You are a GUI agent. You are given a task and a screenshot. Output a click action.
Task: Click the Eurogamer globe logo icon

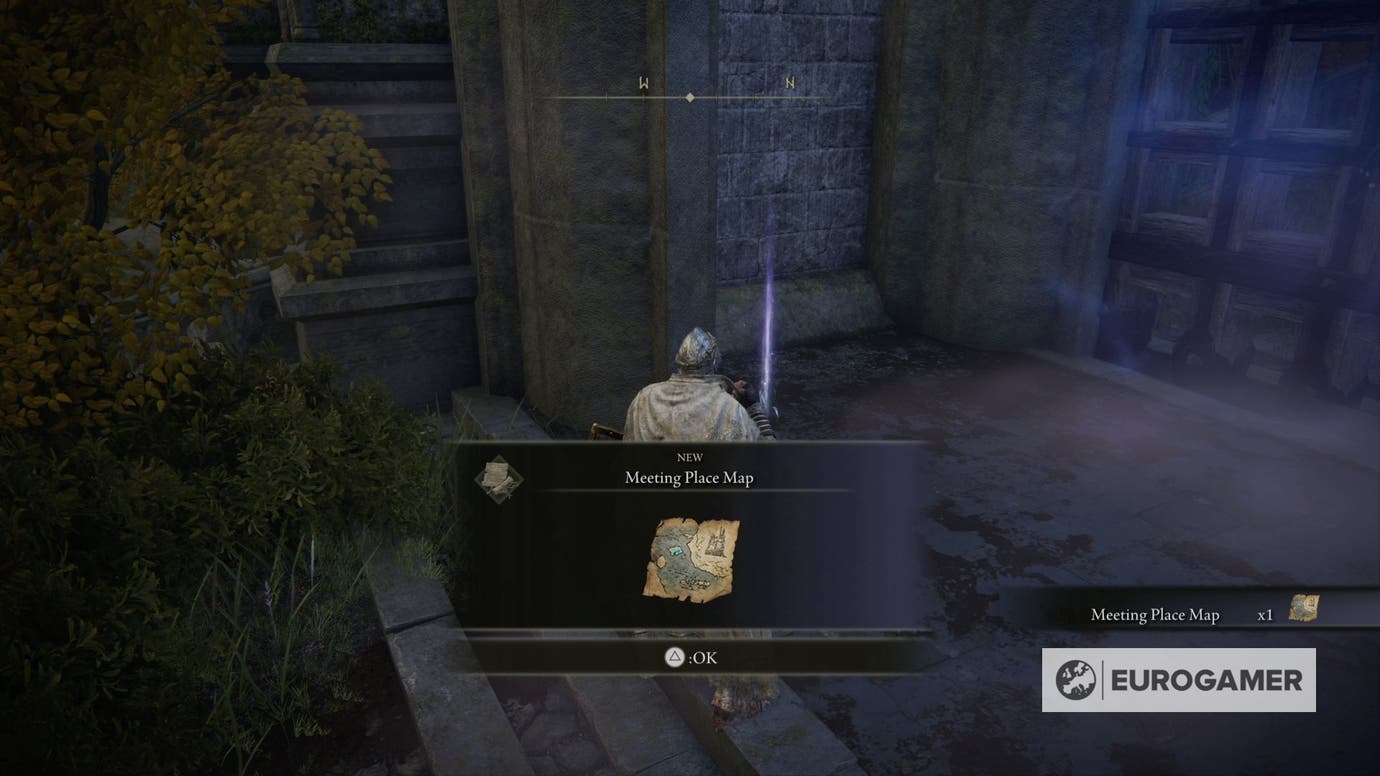tap(1076, 680)
